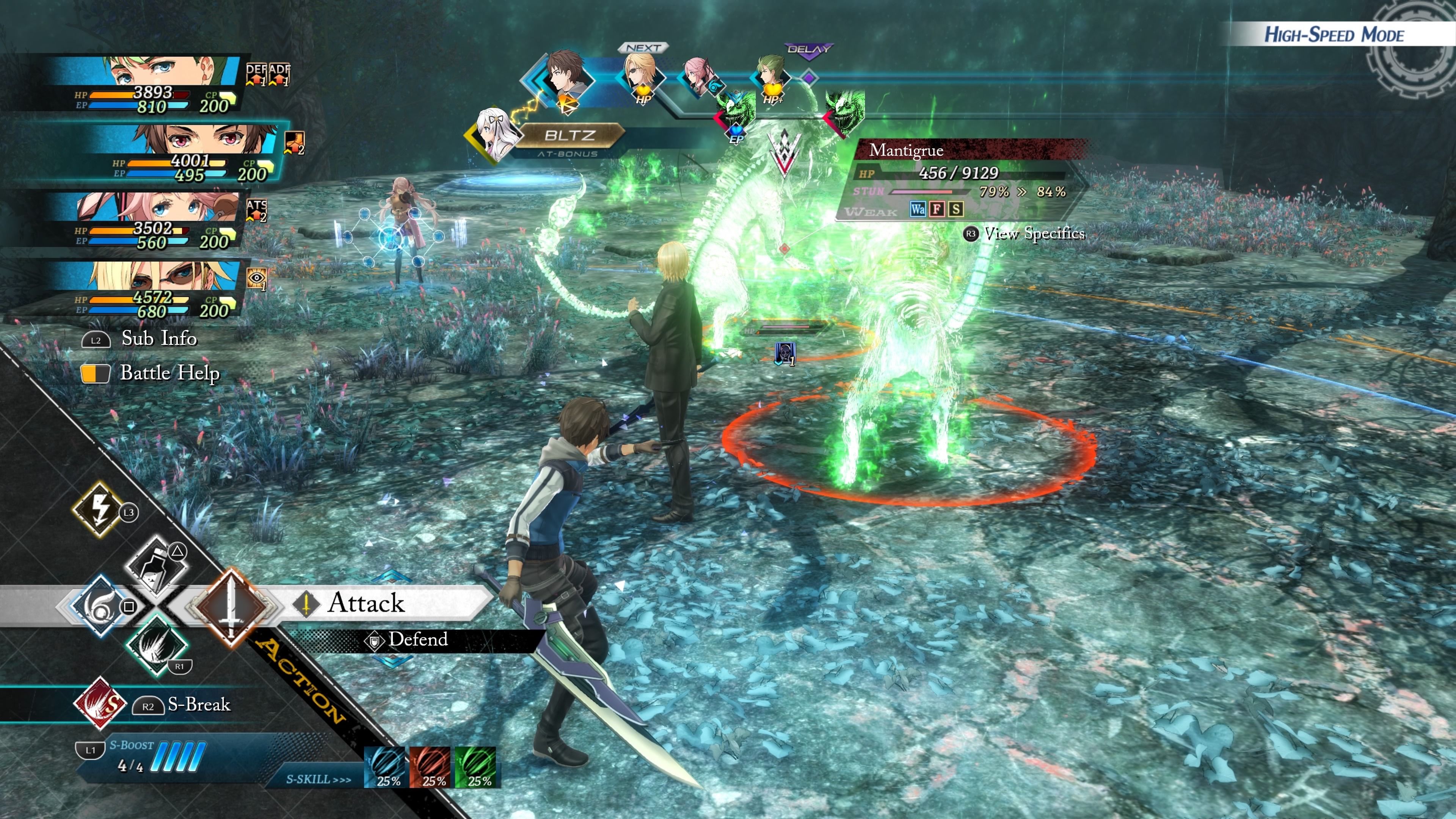View Specifics for Mantigrue

pos(1033,234)
